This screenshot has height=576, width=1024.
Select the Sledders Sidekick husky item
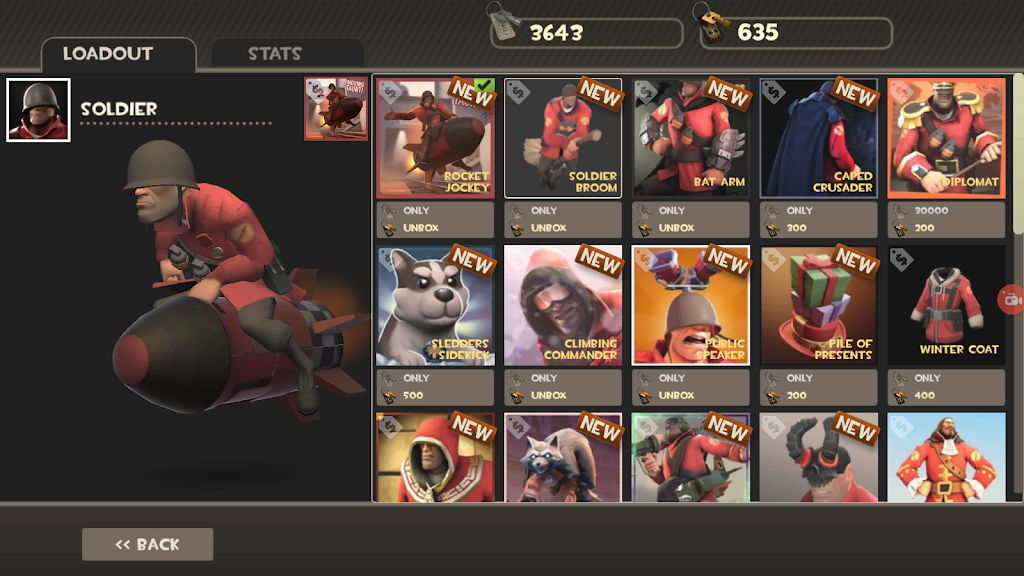coord(435,306)
